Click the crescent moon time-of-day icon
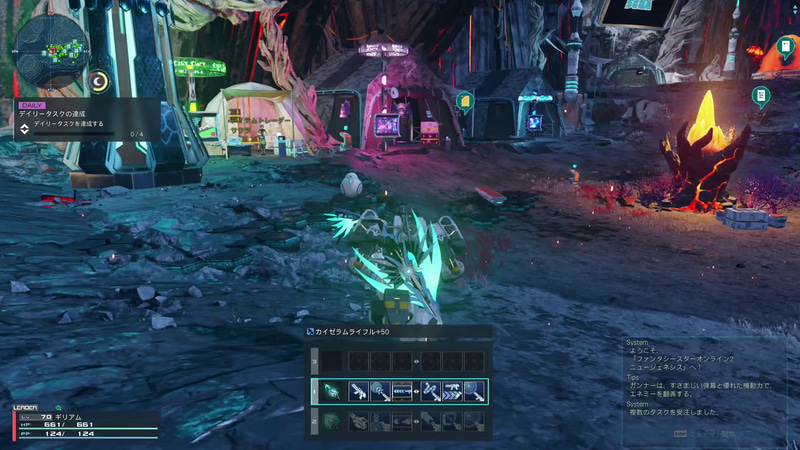Image resolution: width=800 pixels, height=450 pixels. click(99, 82)
